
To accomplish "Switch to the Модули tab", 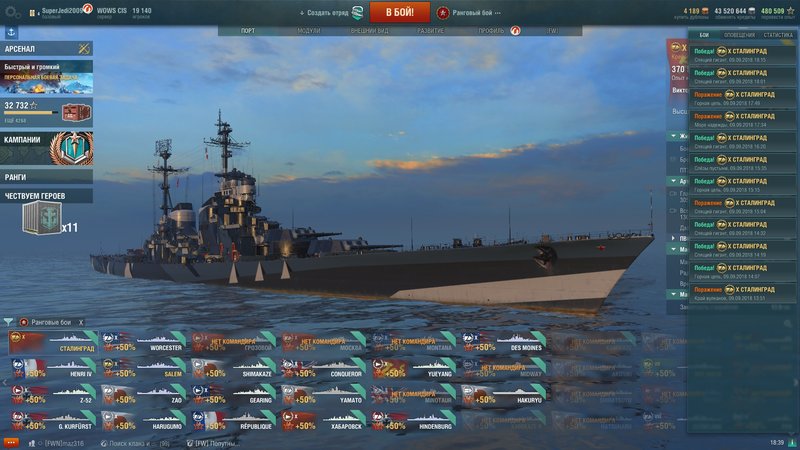I will point(309,31).
